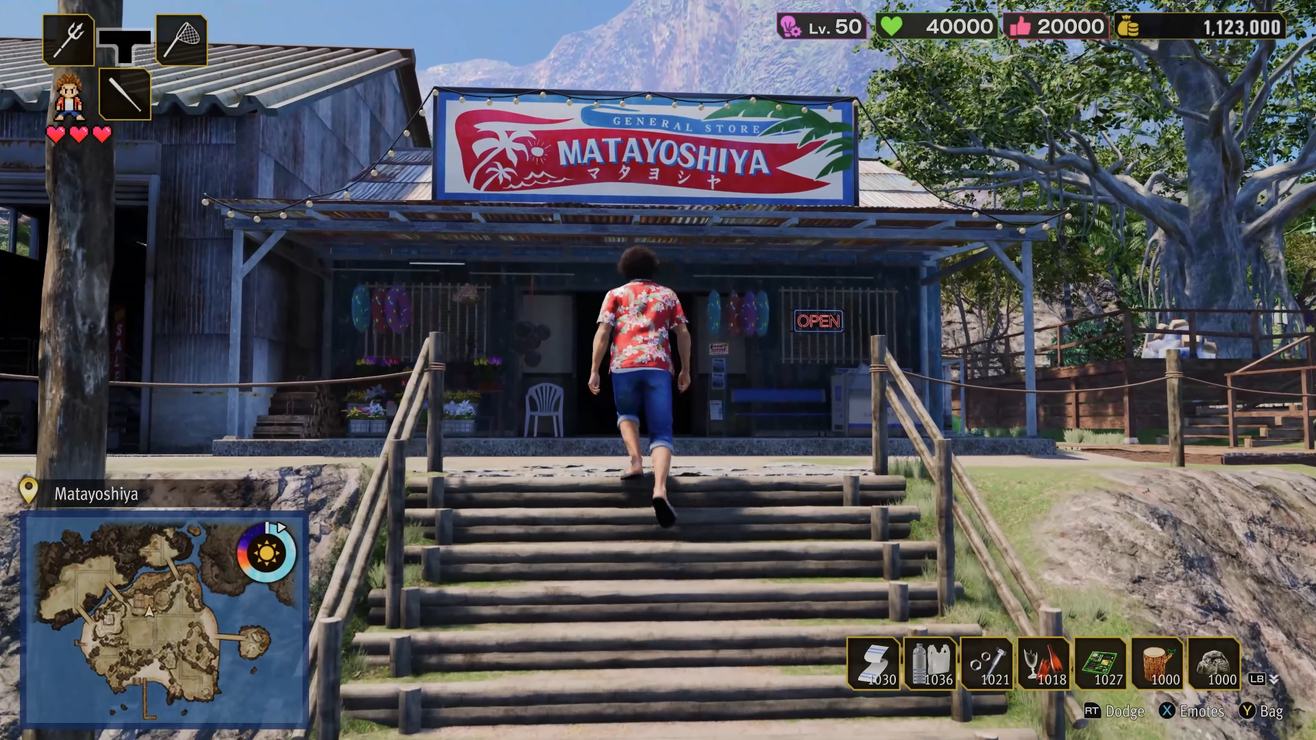Image resolution: width=1316 pixels, height=740 pixels.
Task: Equip the bug net tool
Action: [x=181, y=40]
